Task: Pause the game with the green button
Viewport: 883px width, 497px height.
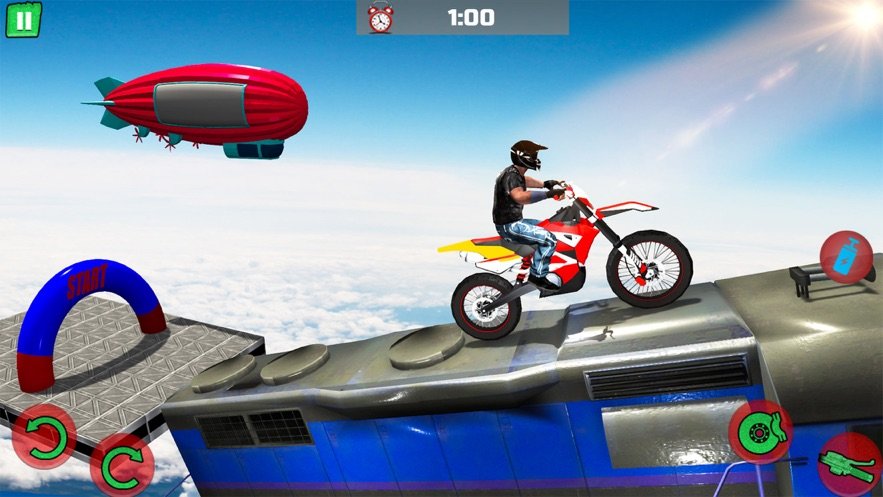Action: [23, 19]
